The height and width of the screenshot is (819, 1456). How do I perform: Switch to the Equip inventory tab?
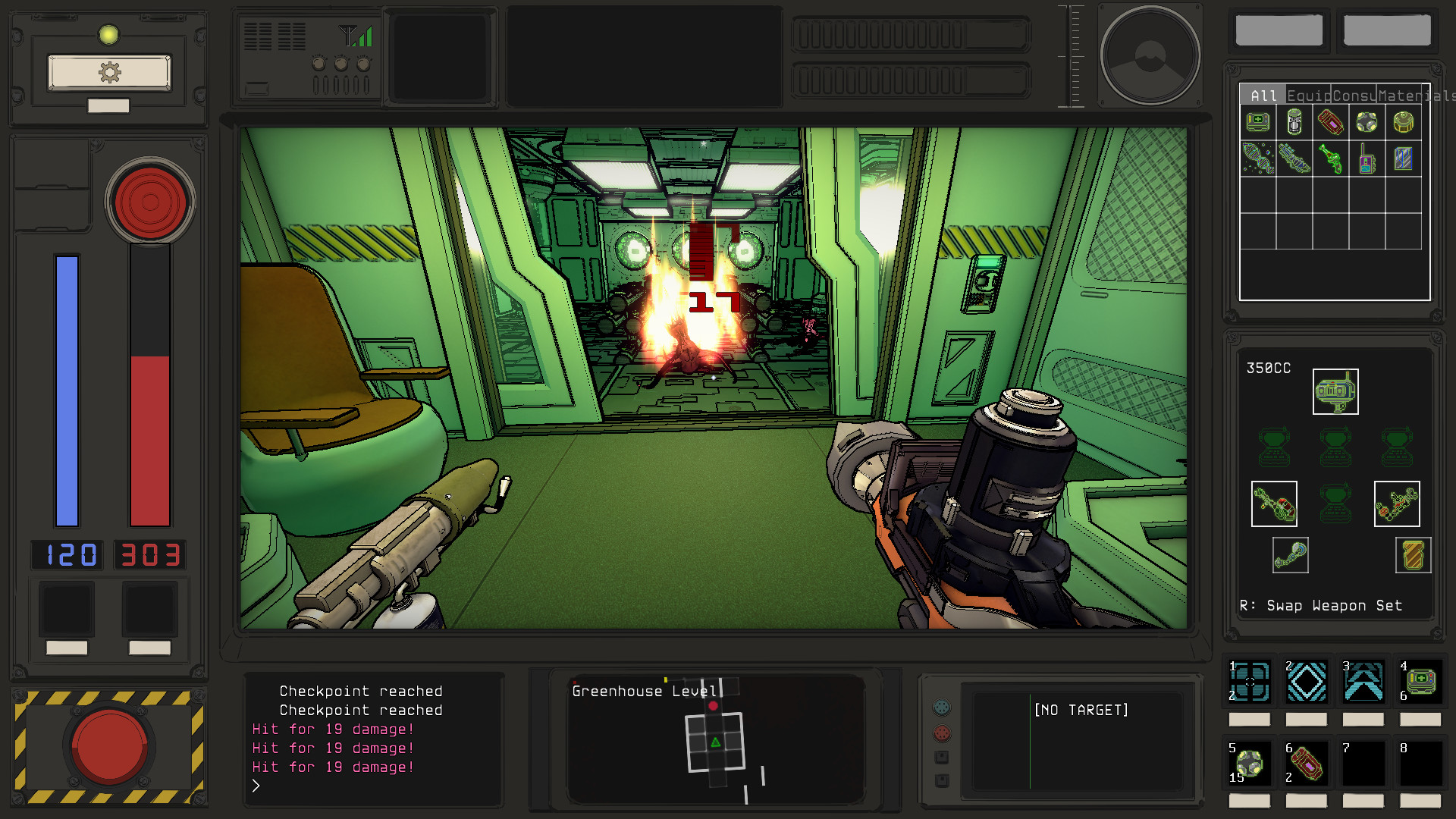[x=1307, y=96]
